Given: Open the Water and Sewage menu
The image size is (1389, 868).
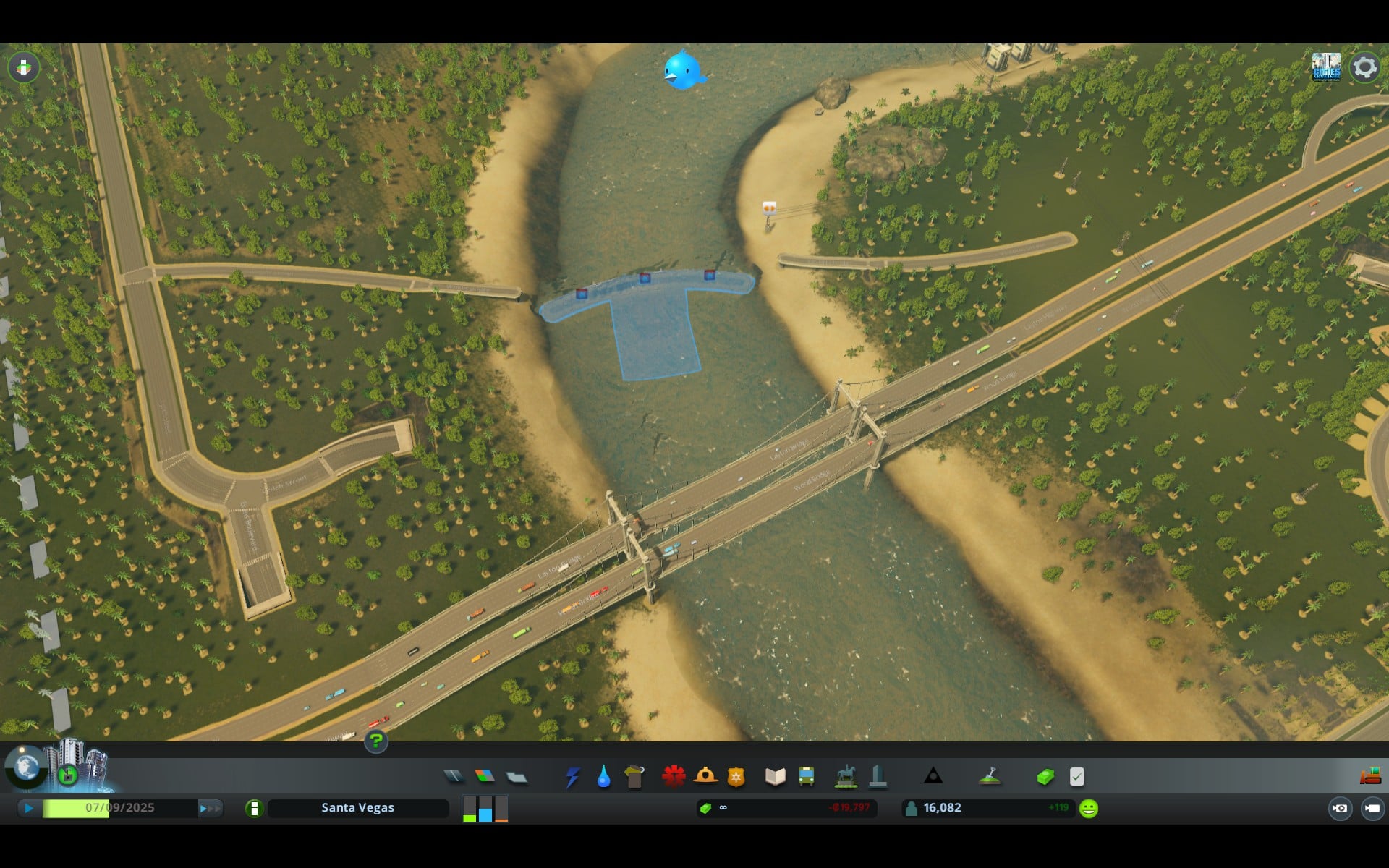Looking at the screenshot, I should (x=603, y=778).
